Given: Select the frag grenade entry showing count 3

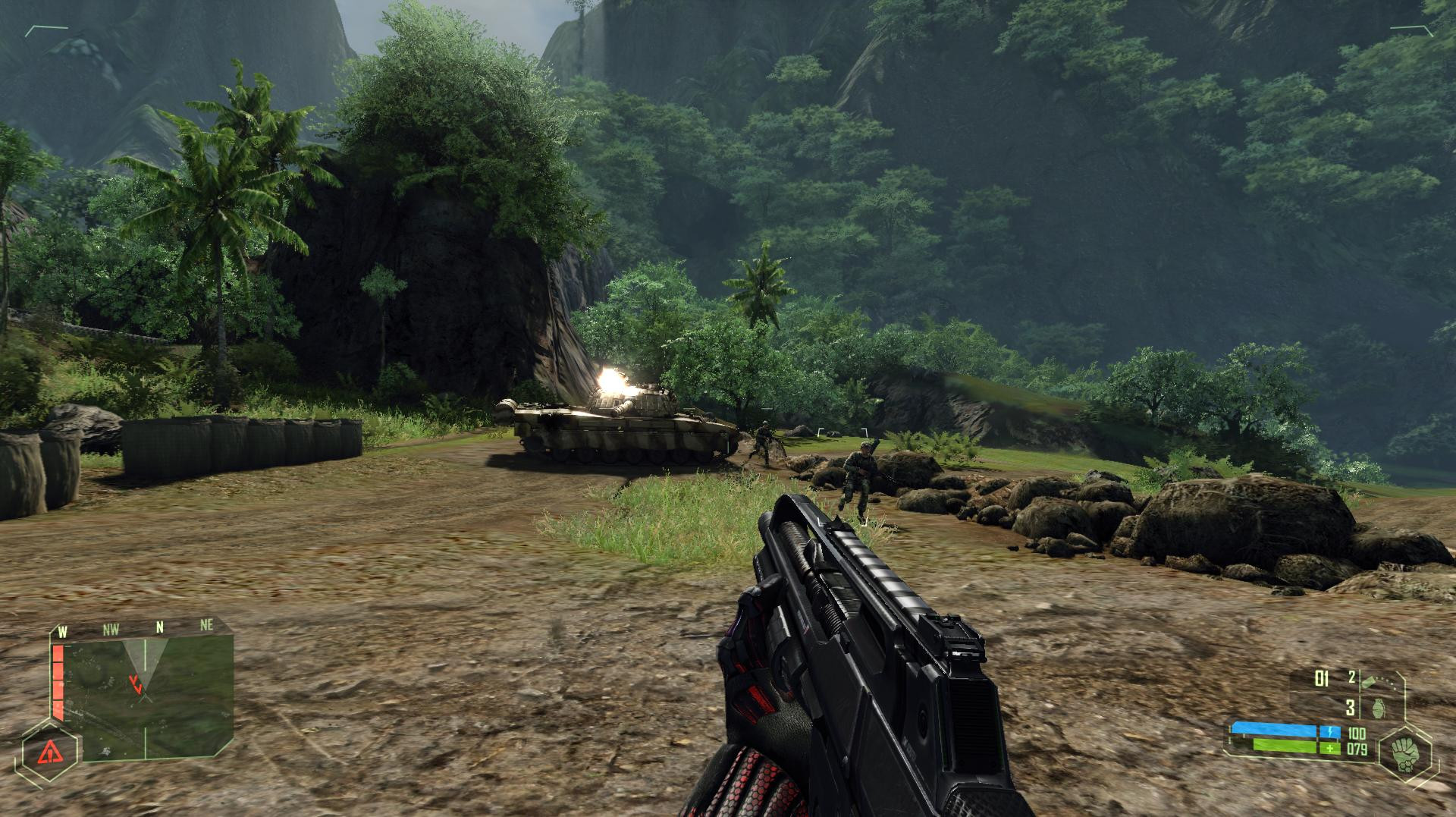Looking at the screenshot, I should point(1365,706).
